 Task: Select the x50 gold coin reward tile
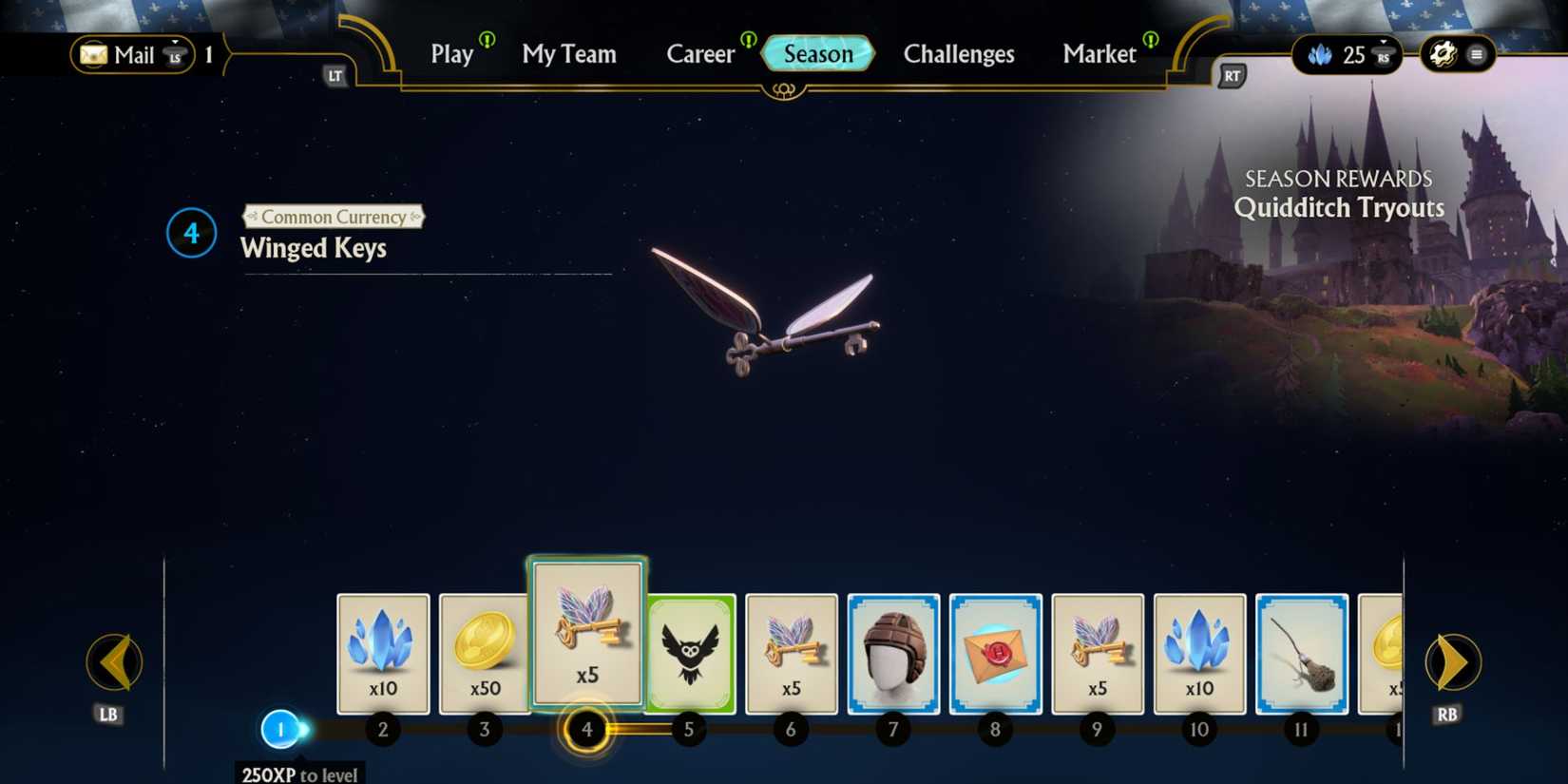point(484,652)
